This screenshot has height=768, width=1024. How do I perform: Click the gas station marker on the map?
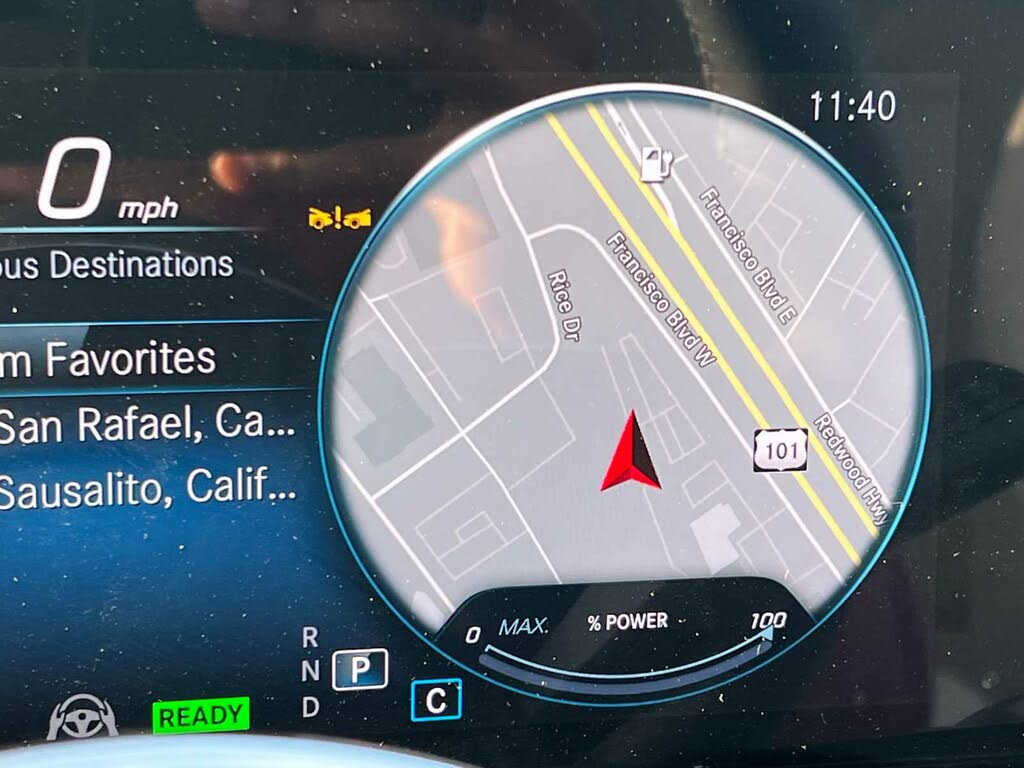(x=655, y=162)
